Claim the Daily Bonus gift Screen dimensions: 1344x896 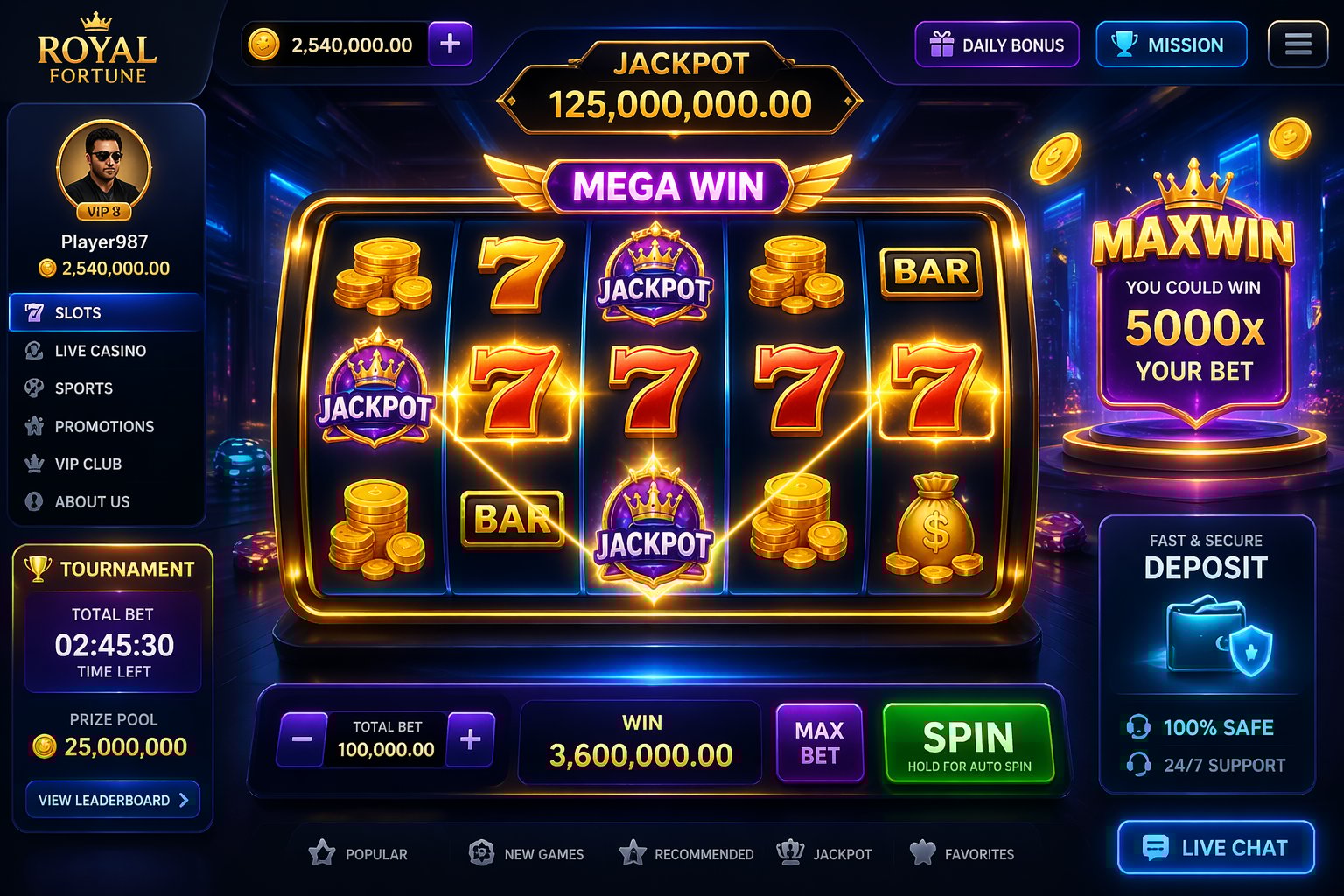(x=997, y=45)
